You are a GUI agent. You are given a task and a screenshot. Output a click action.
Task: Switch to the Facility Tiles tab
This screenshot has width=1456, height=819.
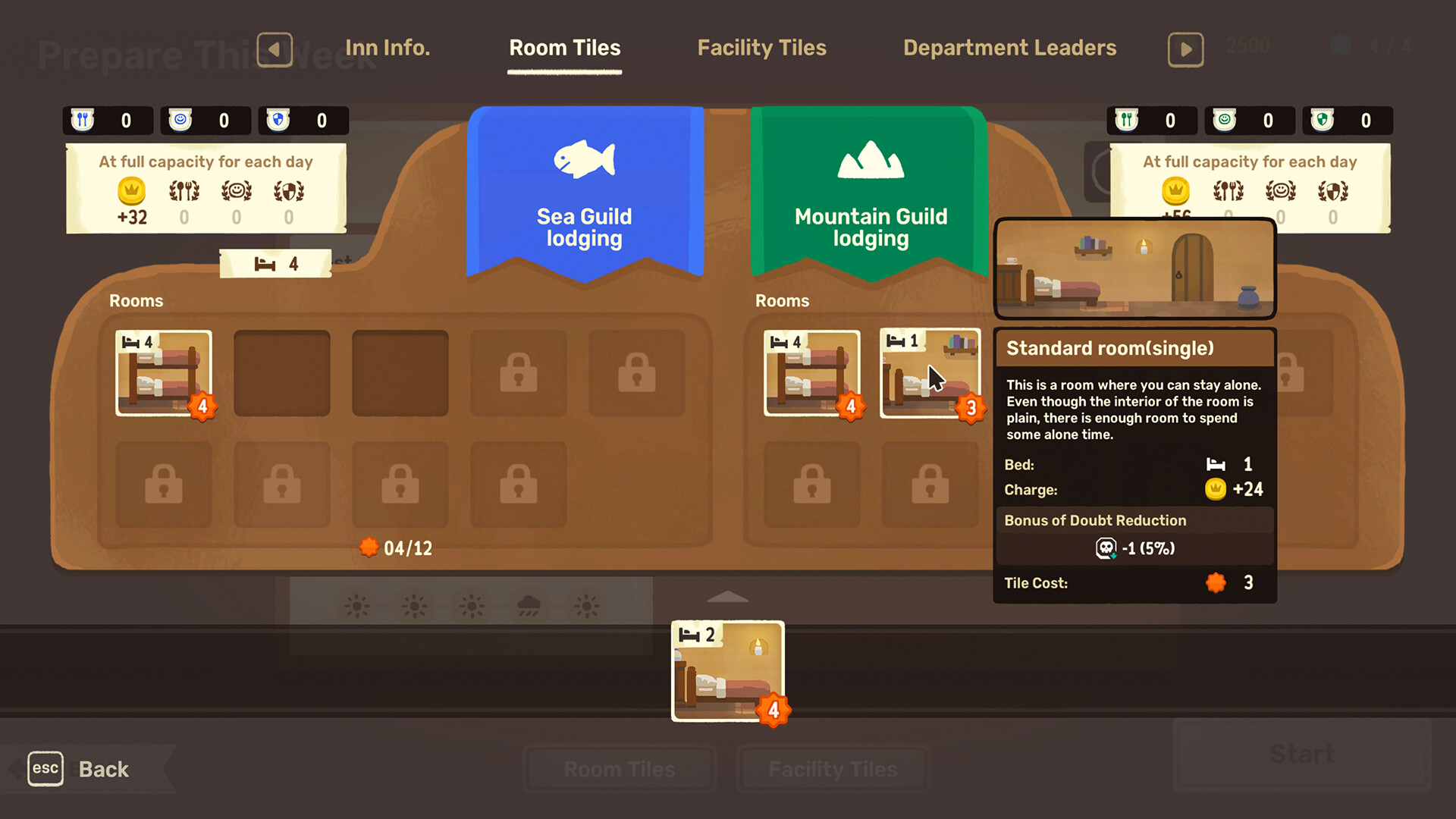tap(761, 48)
